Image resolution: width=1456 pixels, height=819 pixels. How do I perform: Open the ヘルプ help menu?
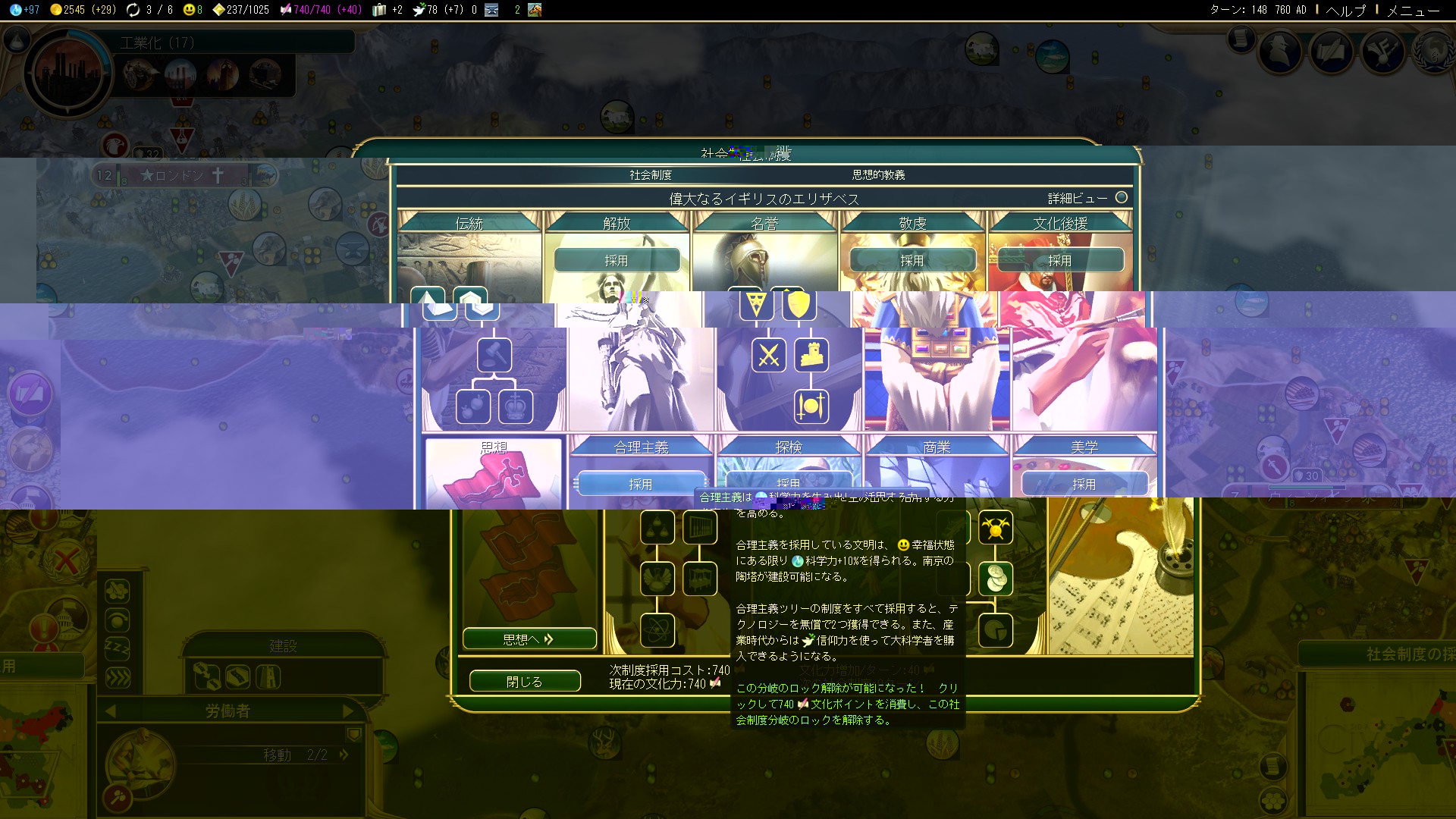point(1345,10)
